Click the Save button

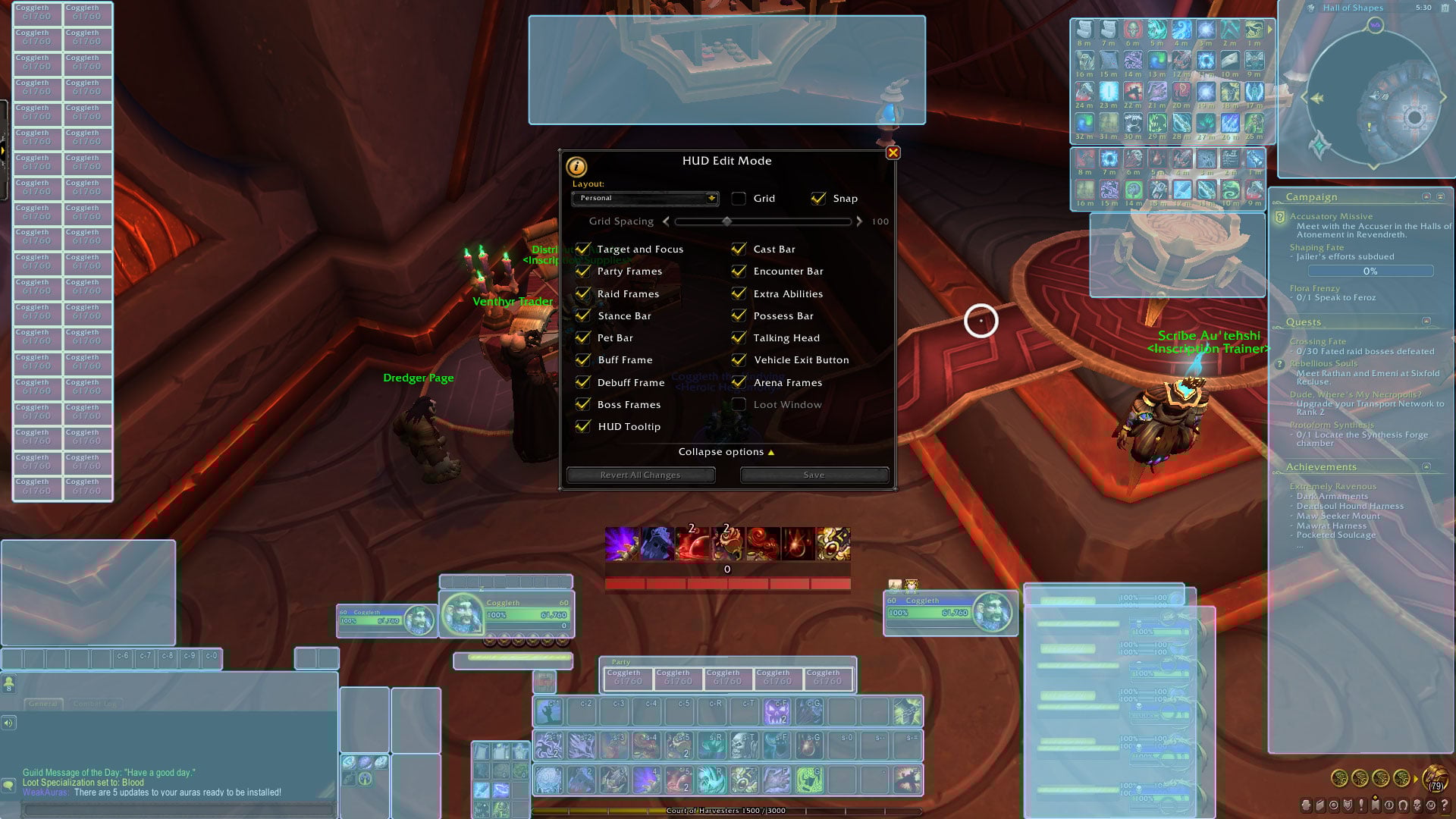[814, 475]
